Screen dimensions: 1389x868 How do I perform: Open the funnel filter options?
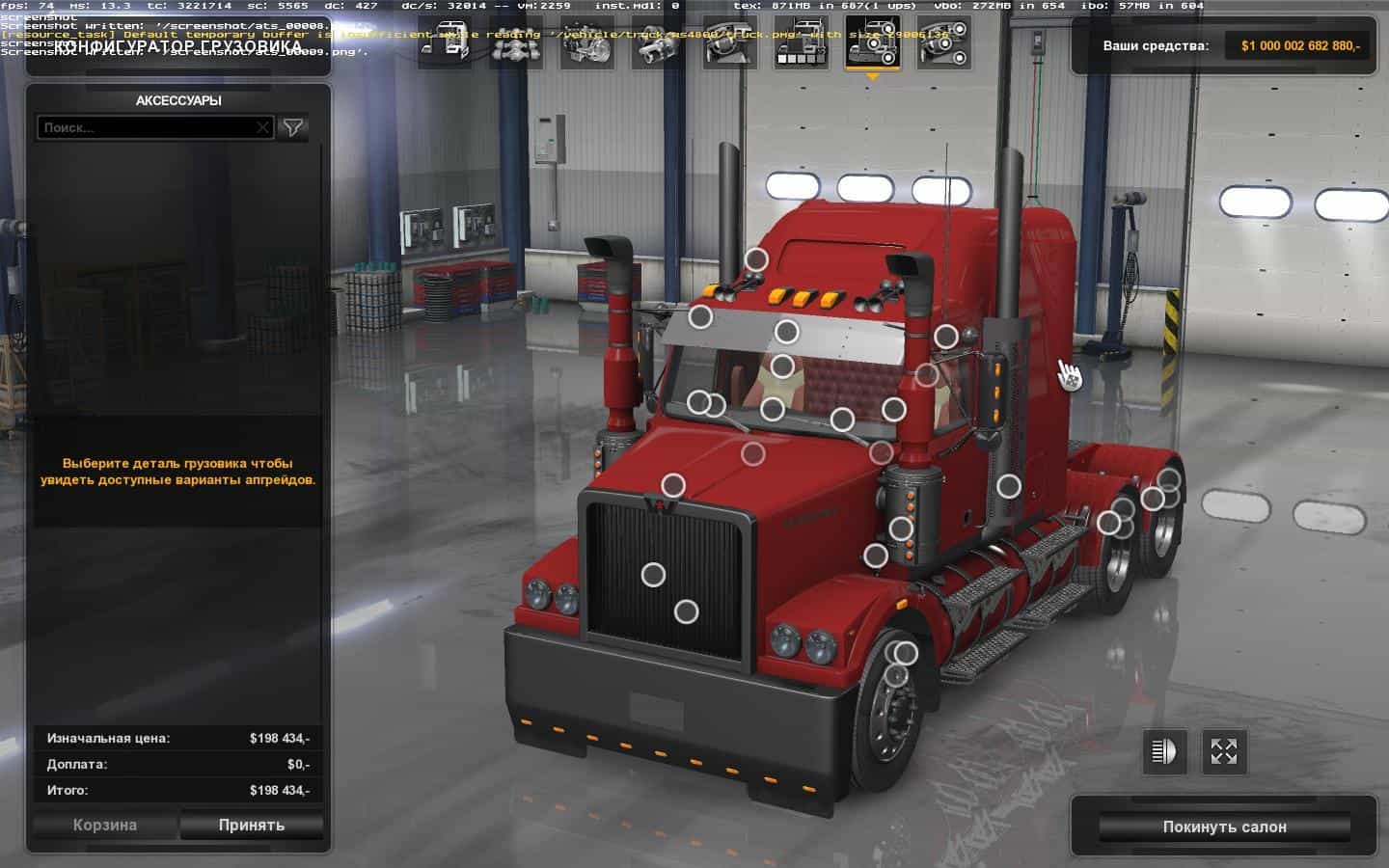pos(293,127)
